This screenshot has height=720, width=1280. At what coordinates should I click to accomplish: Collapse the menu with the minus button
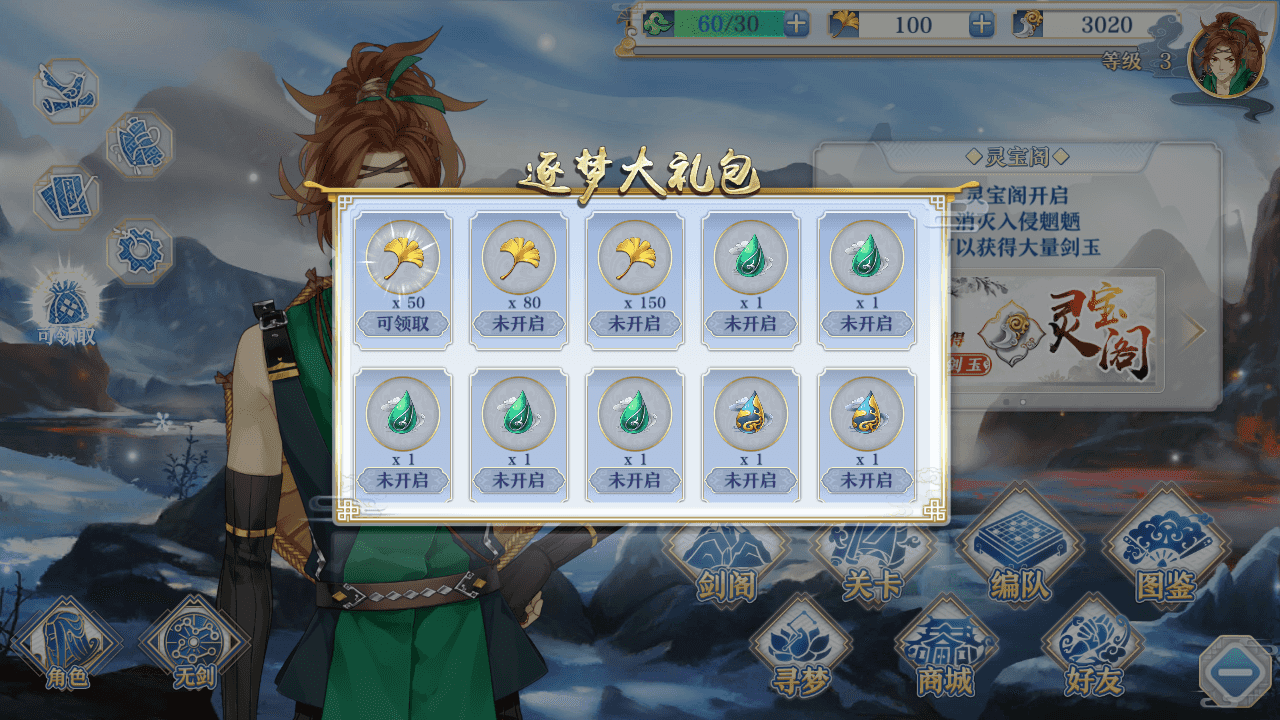click(1235, 672)
